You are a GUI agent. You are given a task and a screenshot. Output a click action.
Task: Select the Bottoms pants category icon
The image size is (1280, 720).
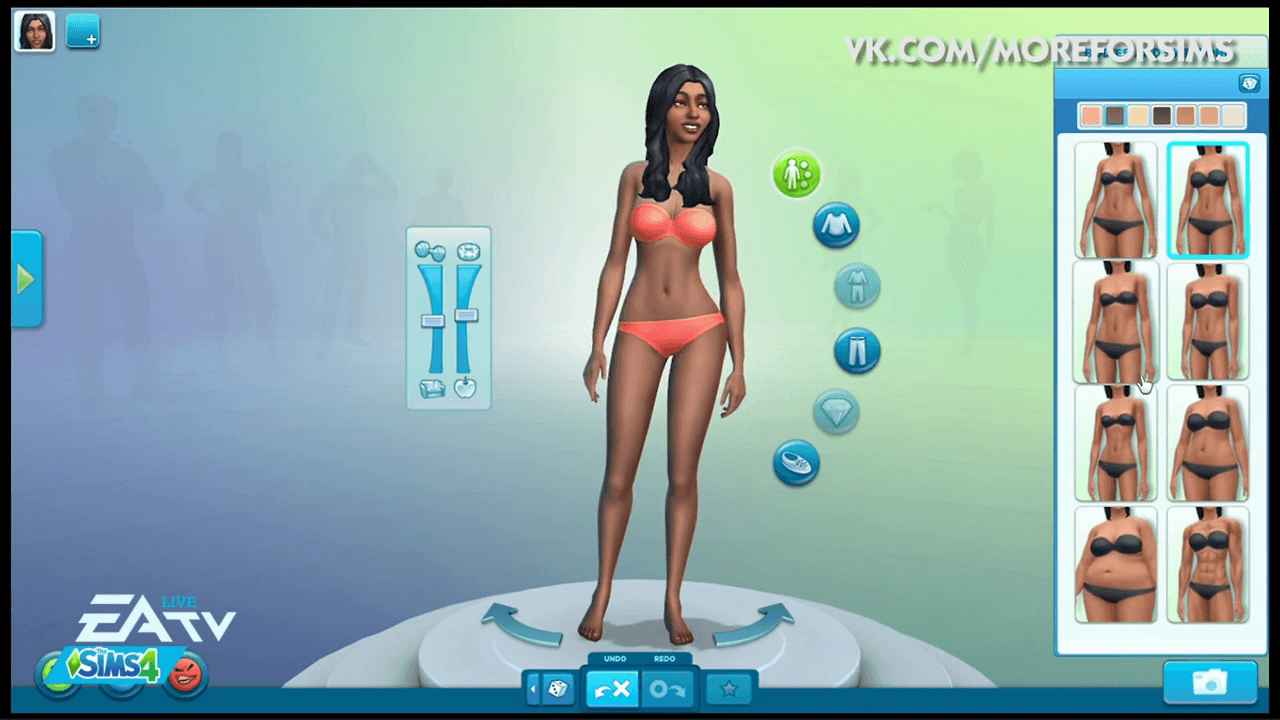857,351
